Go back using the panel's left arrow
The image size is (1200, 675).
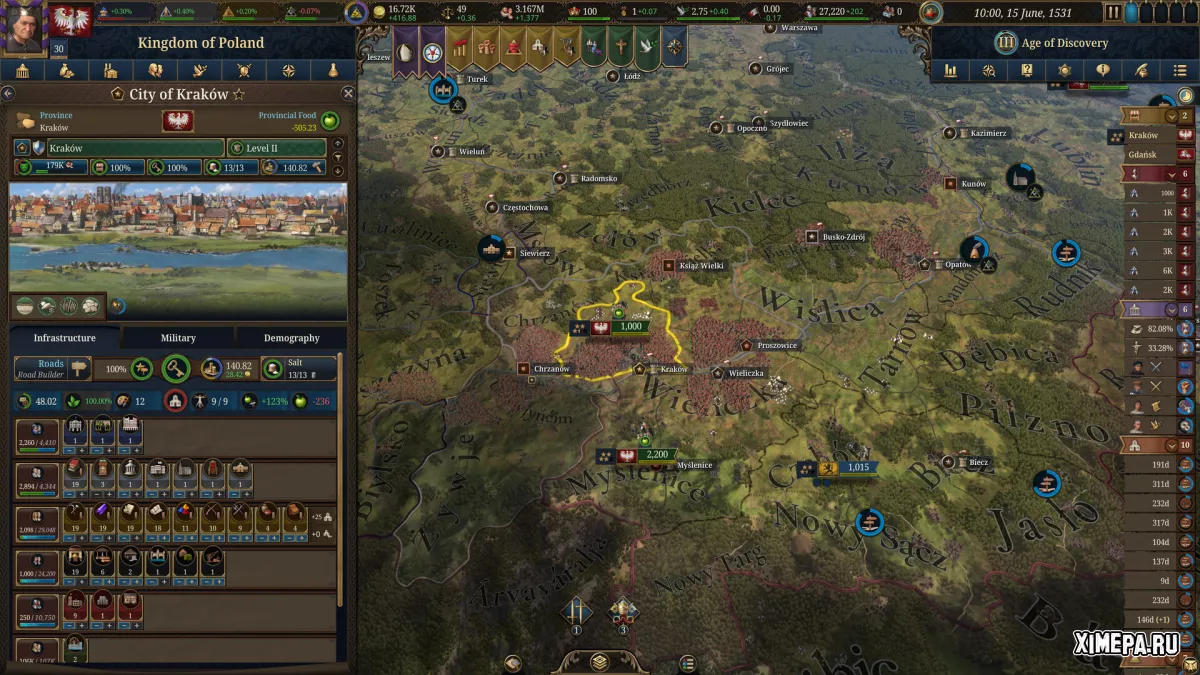click(x=8, y=93)
